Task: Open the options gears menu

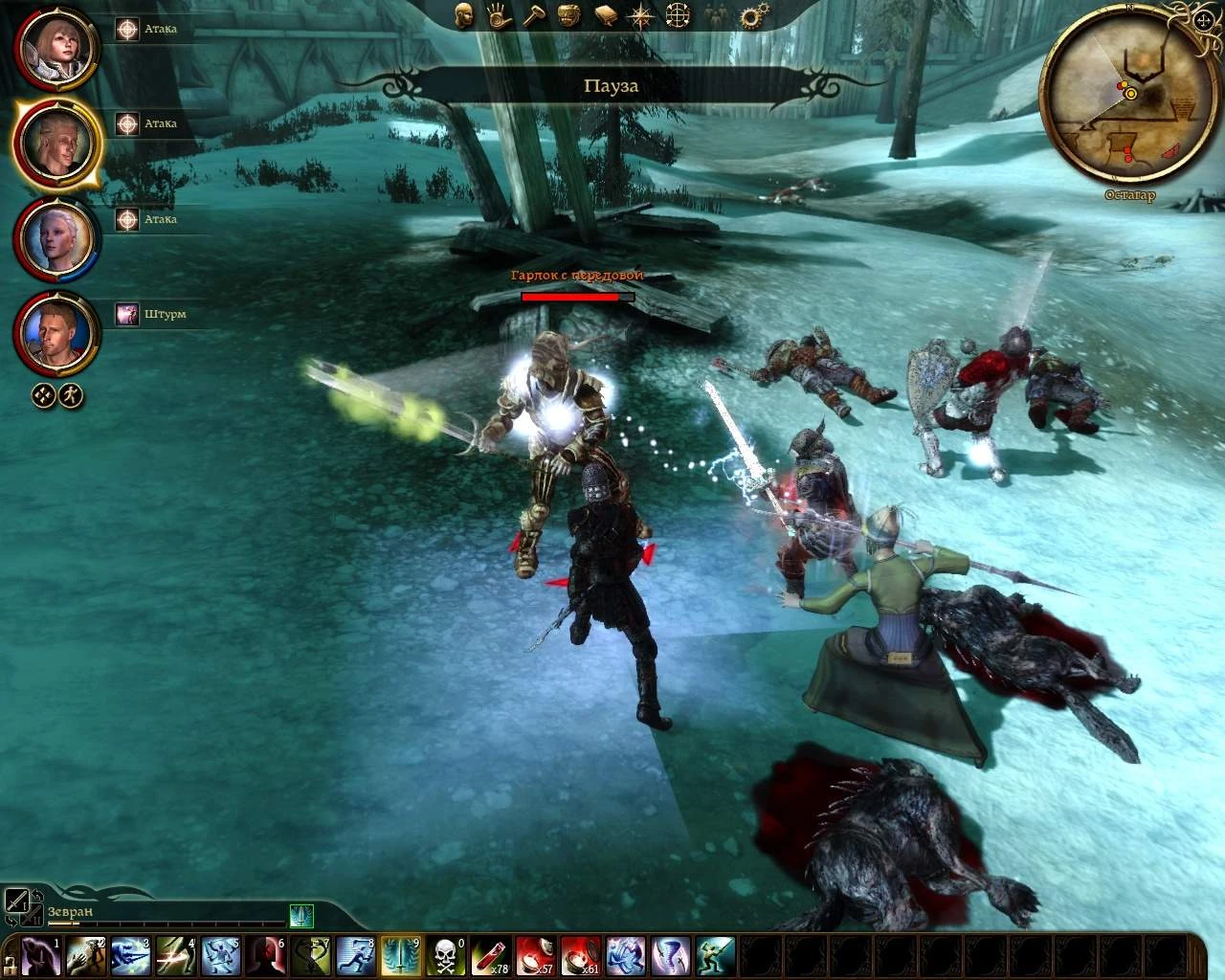Action: [x=750, y=15]
